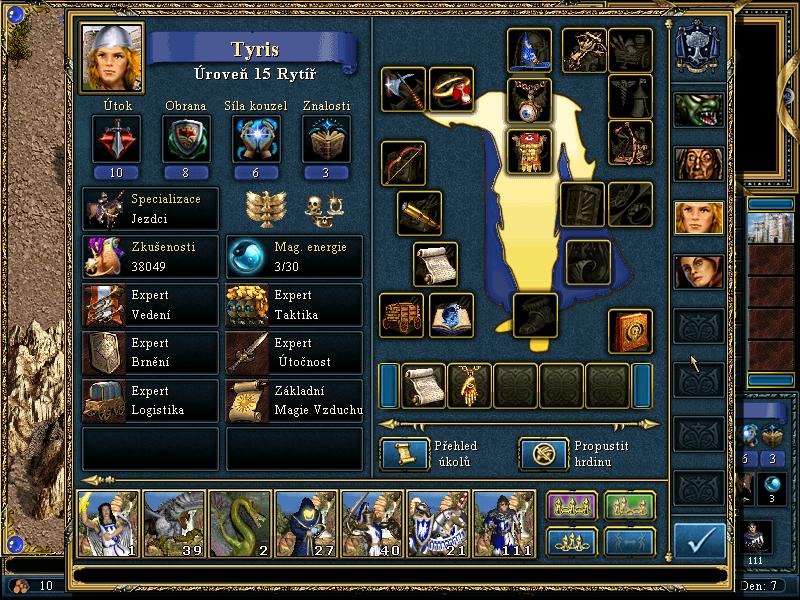Open the Přehled úkolů quest log
Screen dimensions: 800x600
pos(401,454)
